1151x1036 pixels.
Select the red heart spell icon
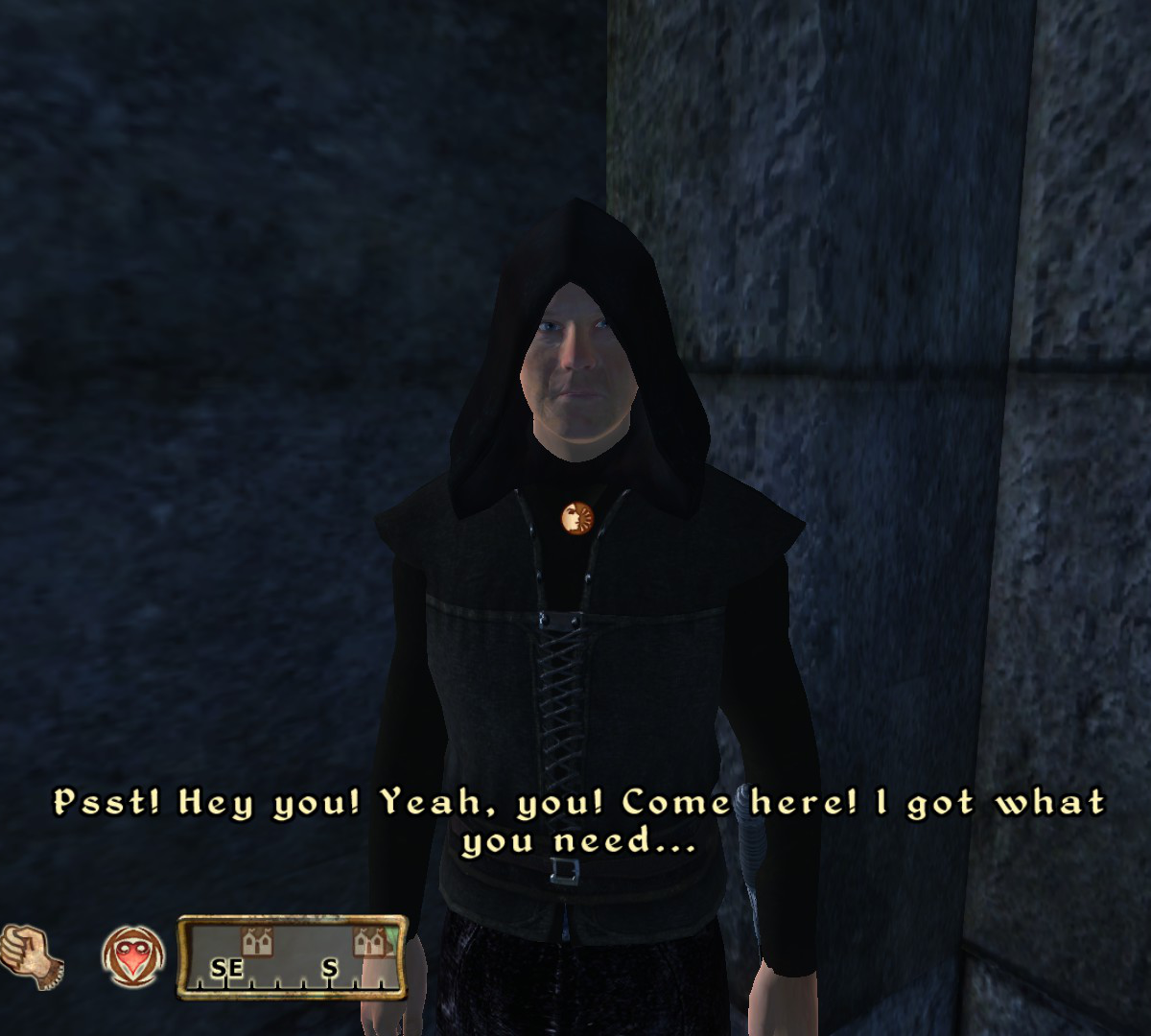pos(133,957)
